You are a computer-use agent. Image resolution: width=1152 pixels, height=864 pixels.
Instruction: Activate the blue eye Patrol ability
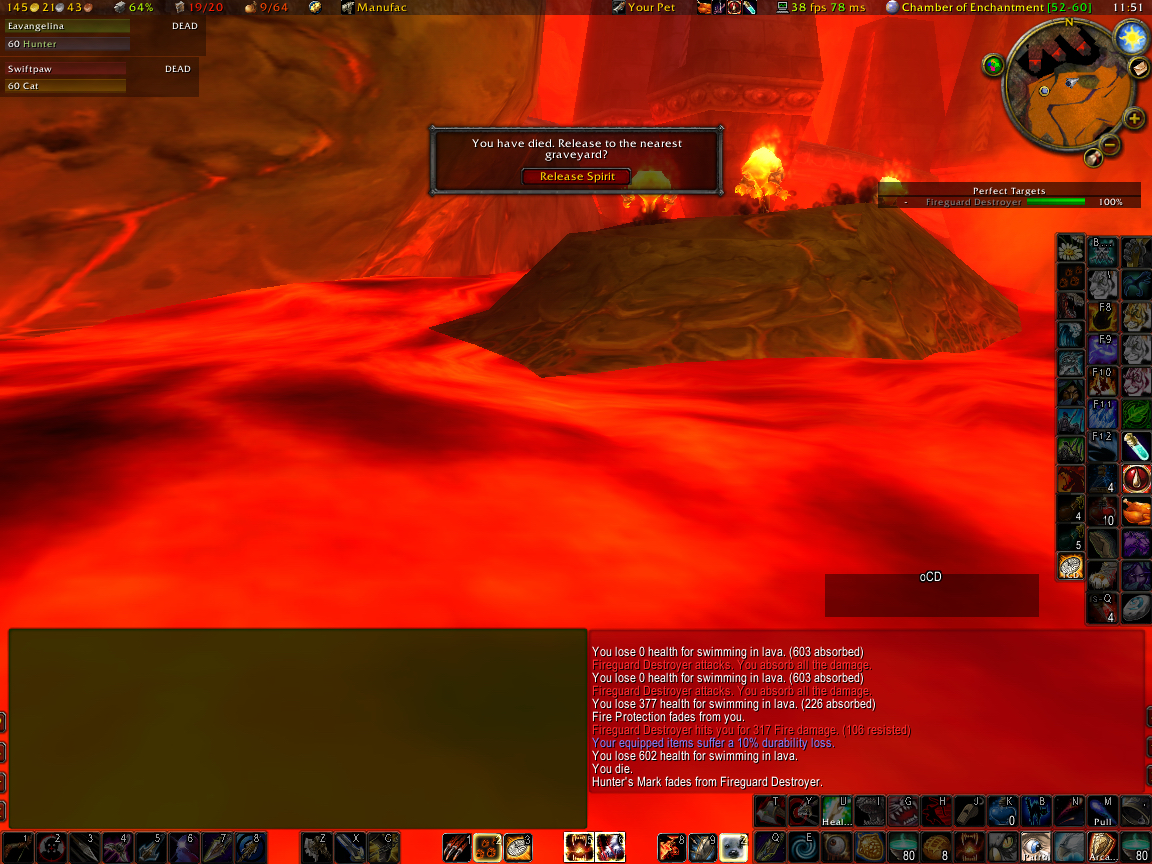(x=1036, y=847)
